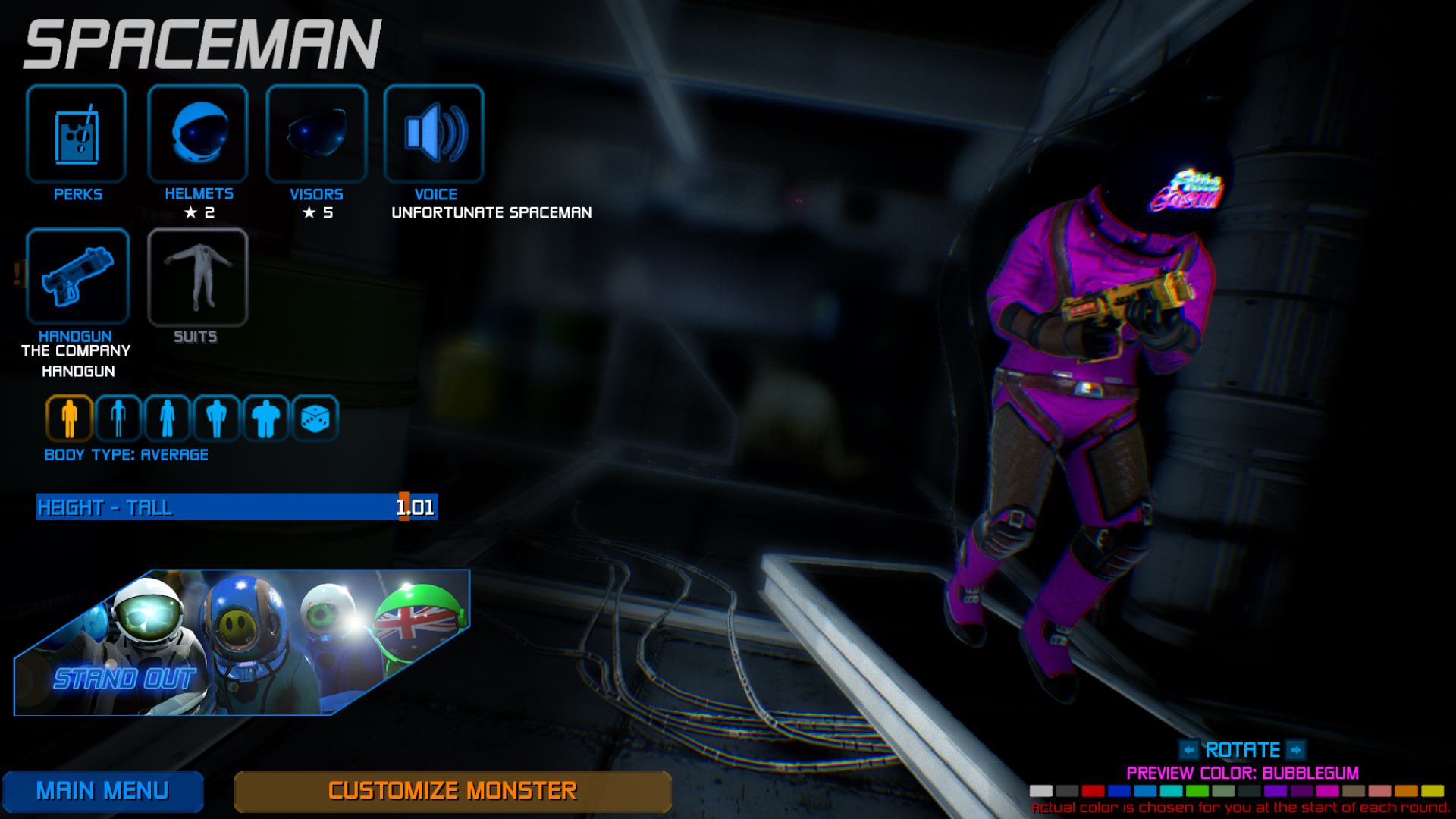This screenshot has height=819, width=1456.
Task: Choose the bulkiest body type figure
Action: coord(265,418)
